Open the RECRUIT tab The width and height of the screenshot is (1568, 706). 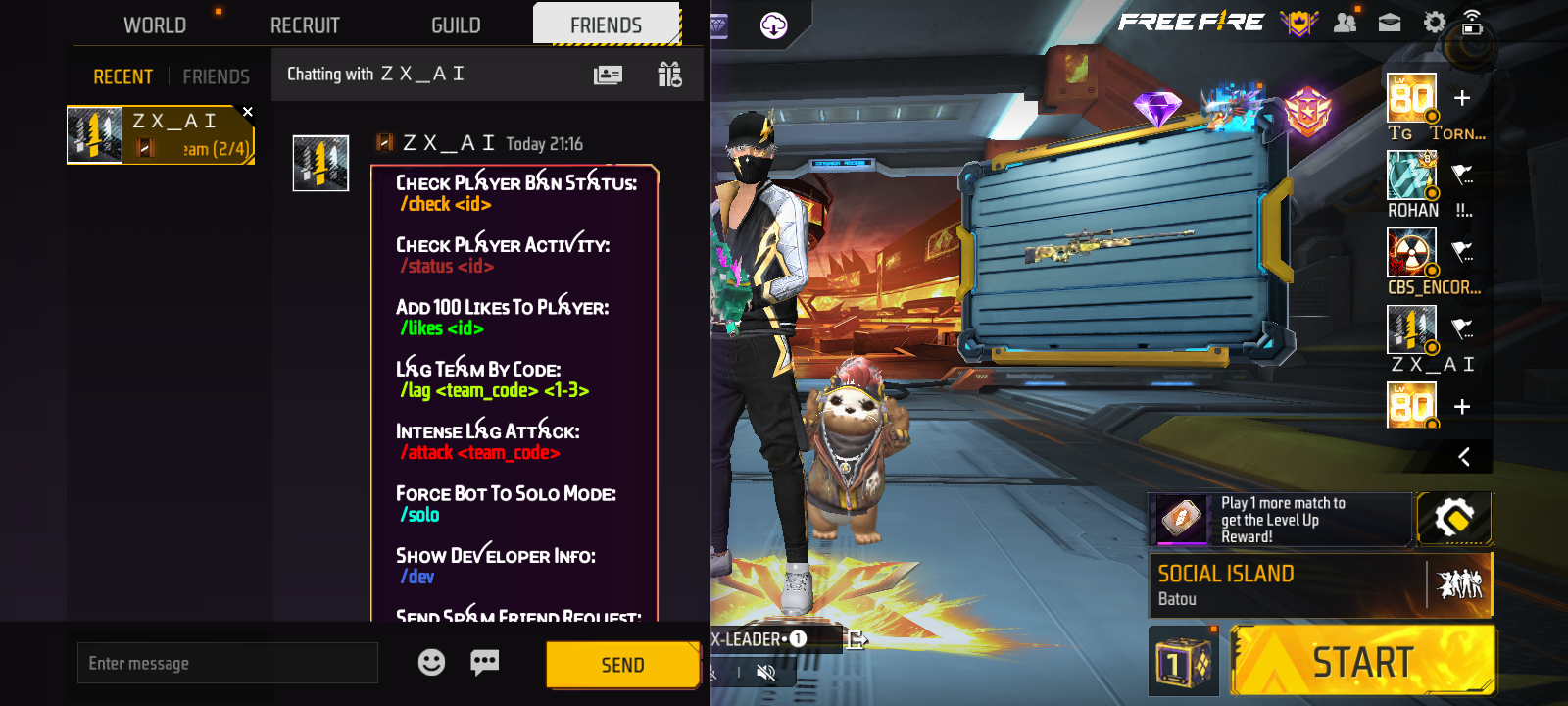click(305, 25)
